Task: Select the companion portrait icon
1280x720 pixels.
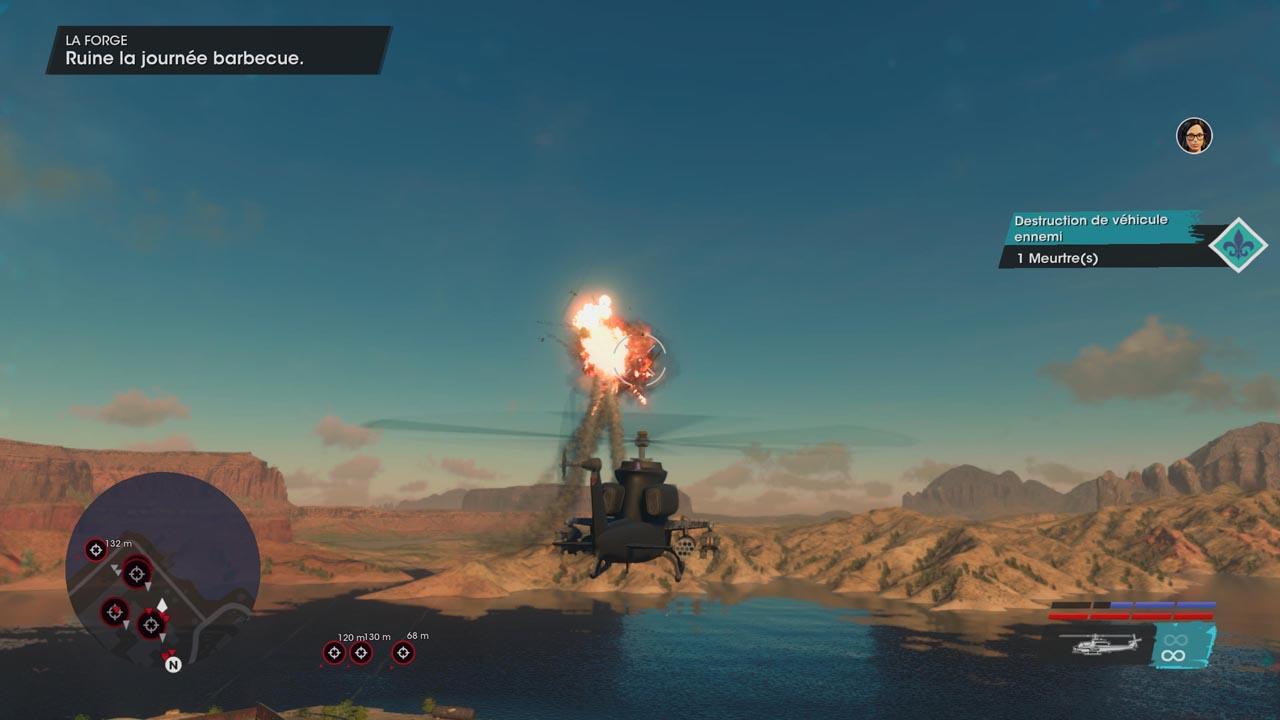Action: pyautogui.click(x=1193, y=136)
